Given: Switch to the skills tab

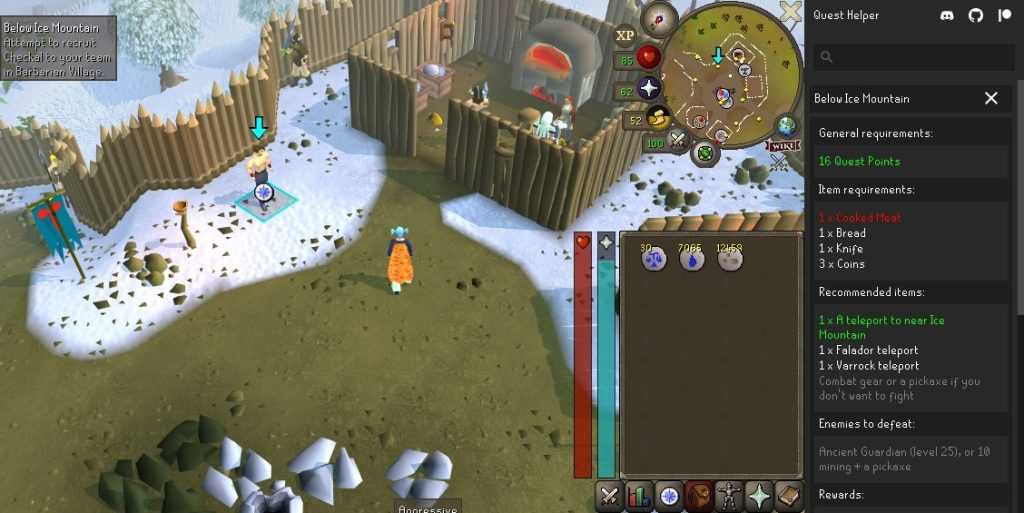Looking at the screenshot, I should [638, 495].
